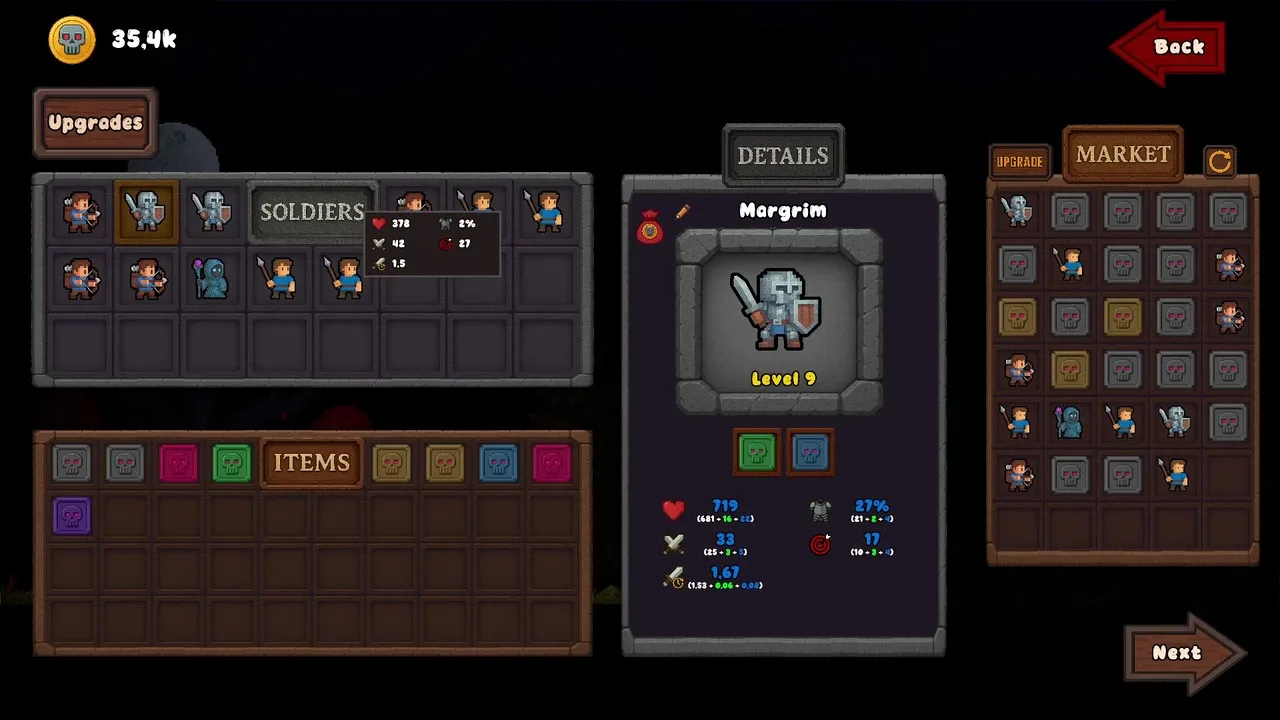Go back with the red Back arrow
The width and height of the screenshot is (1280, 720).
(x=1168, y=47)
